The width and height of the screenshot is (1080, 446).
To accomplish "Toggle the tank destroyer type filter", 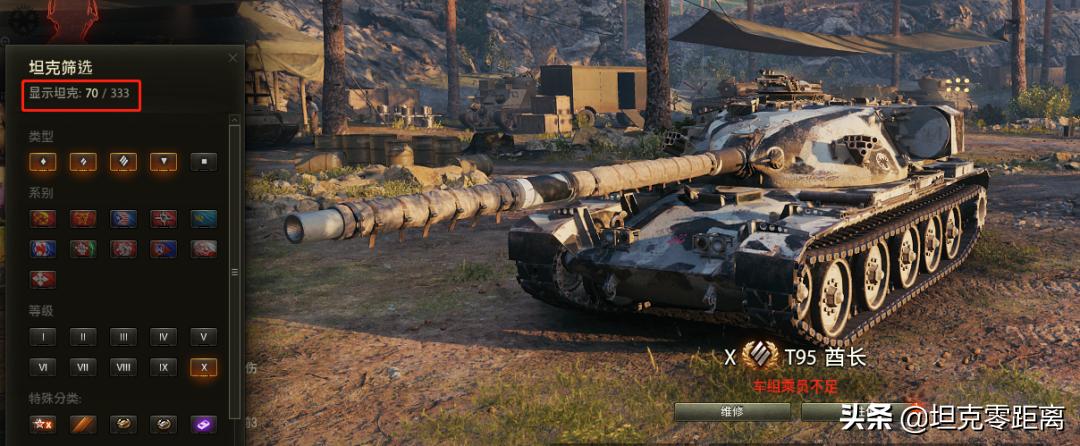I will (x=163, y=161).
